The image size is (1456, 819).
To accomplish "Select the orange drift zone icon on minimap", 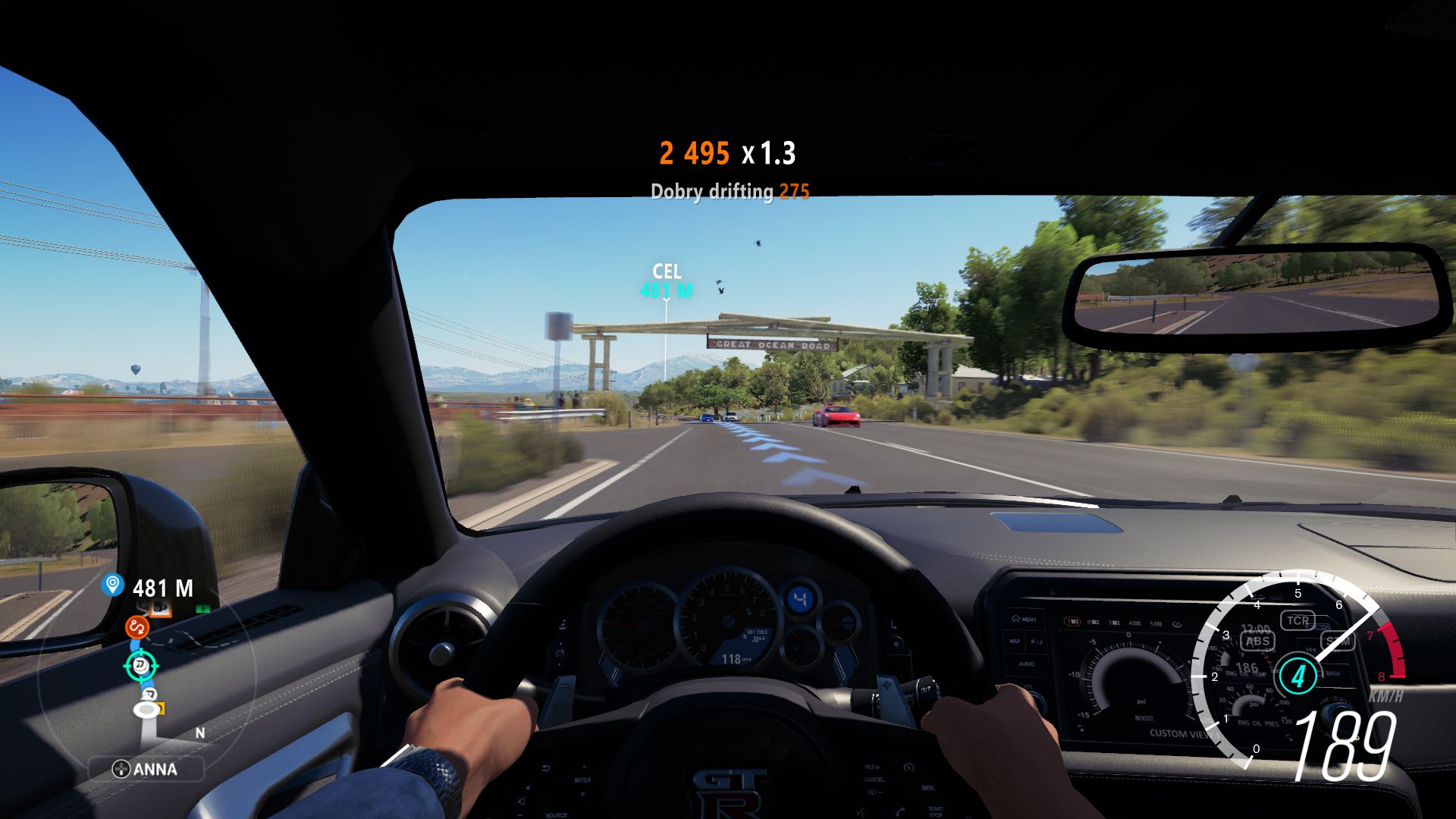I will click(137, 628).
